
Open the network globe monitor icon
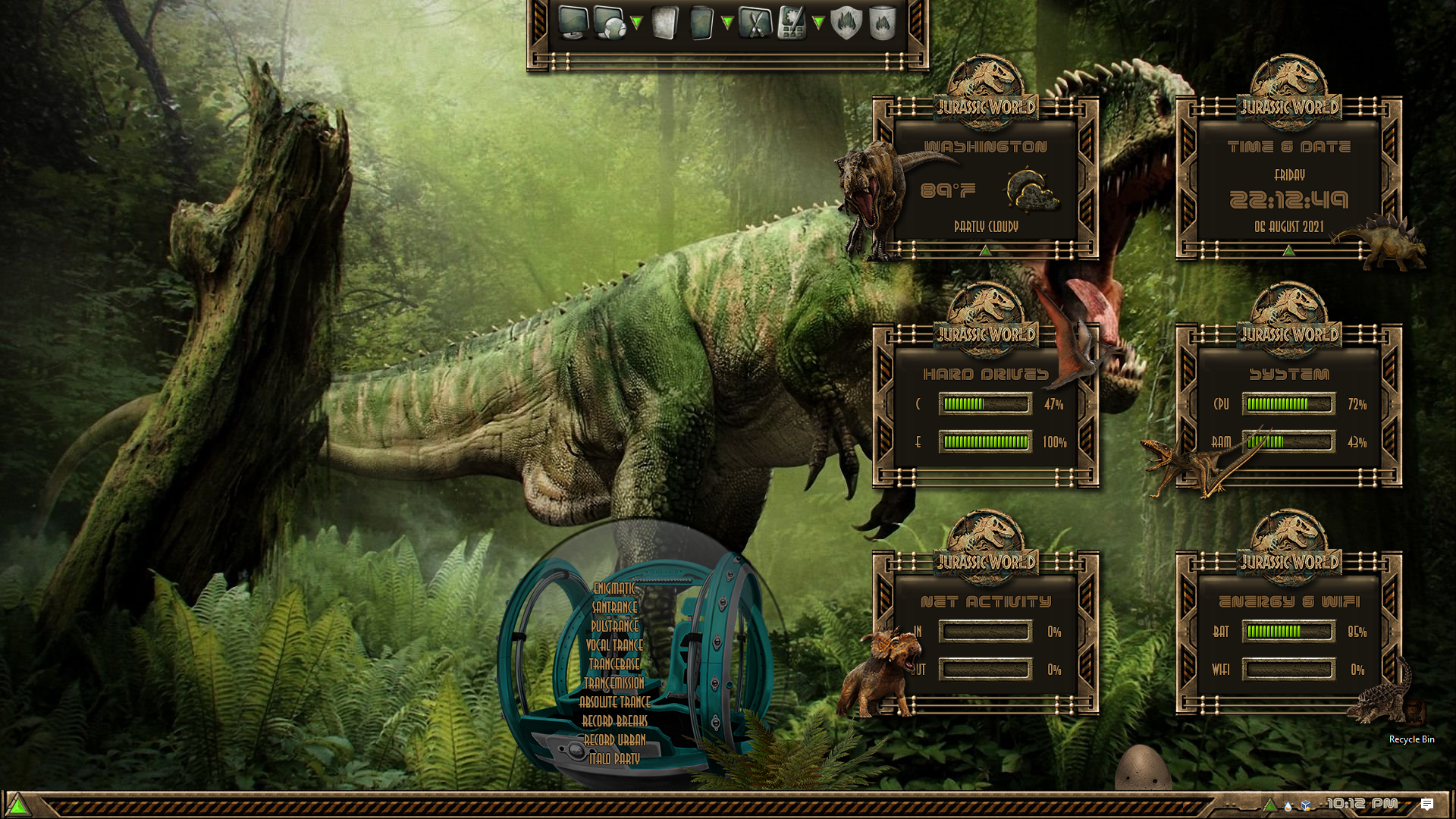[x=610, y=23]
